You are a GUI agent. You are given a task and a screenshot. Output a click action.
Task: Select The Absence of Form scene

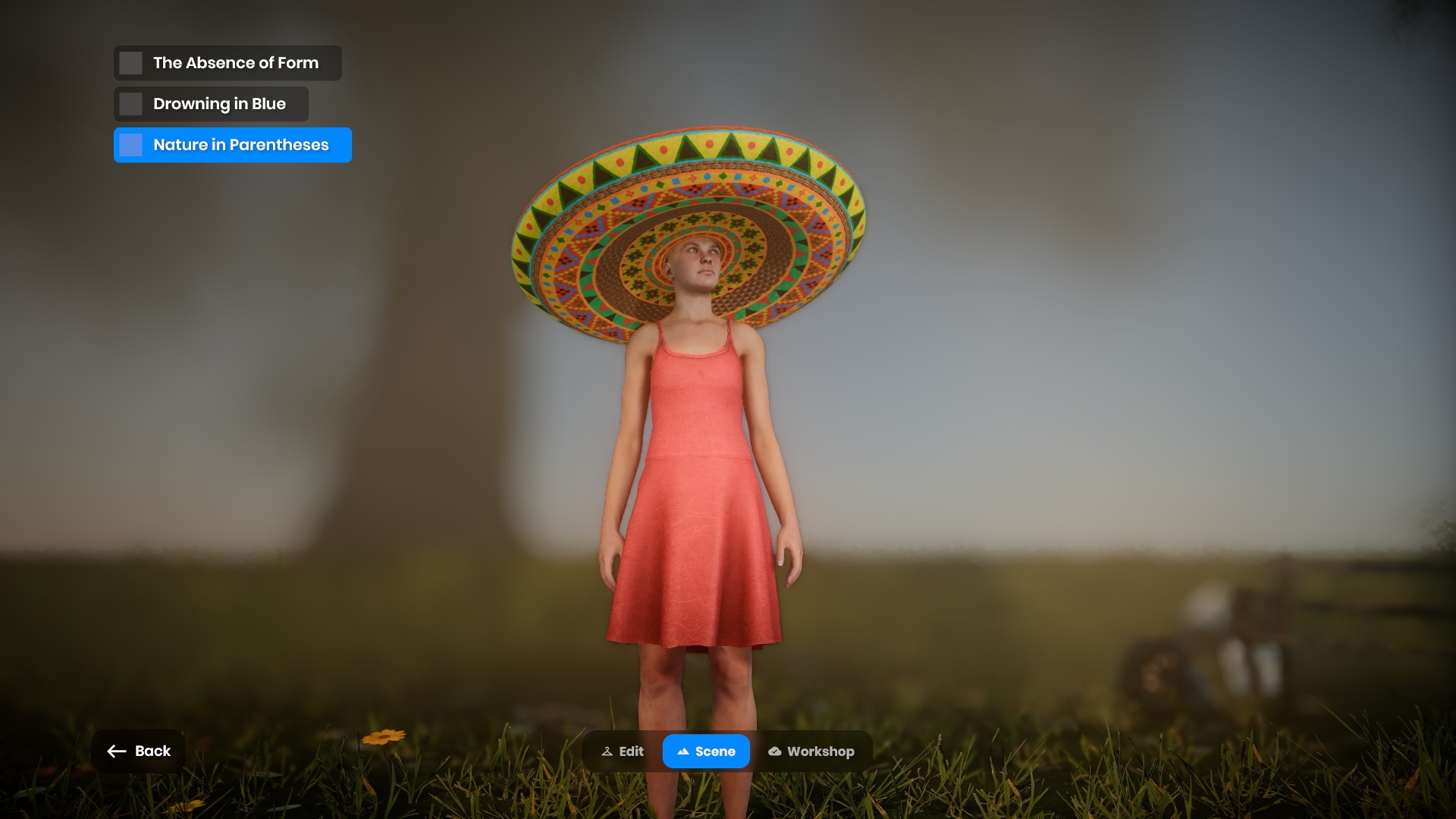(227, 63)
